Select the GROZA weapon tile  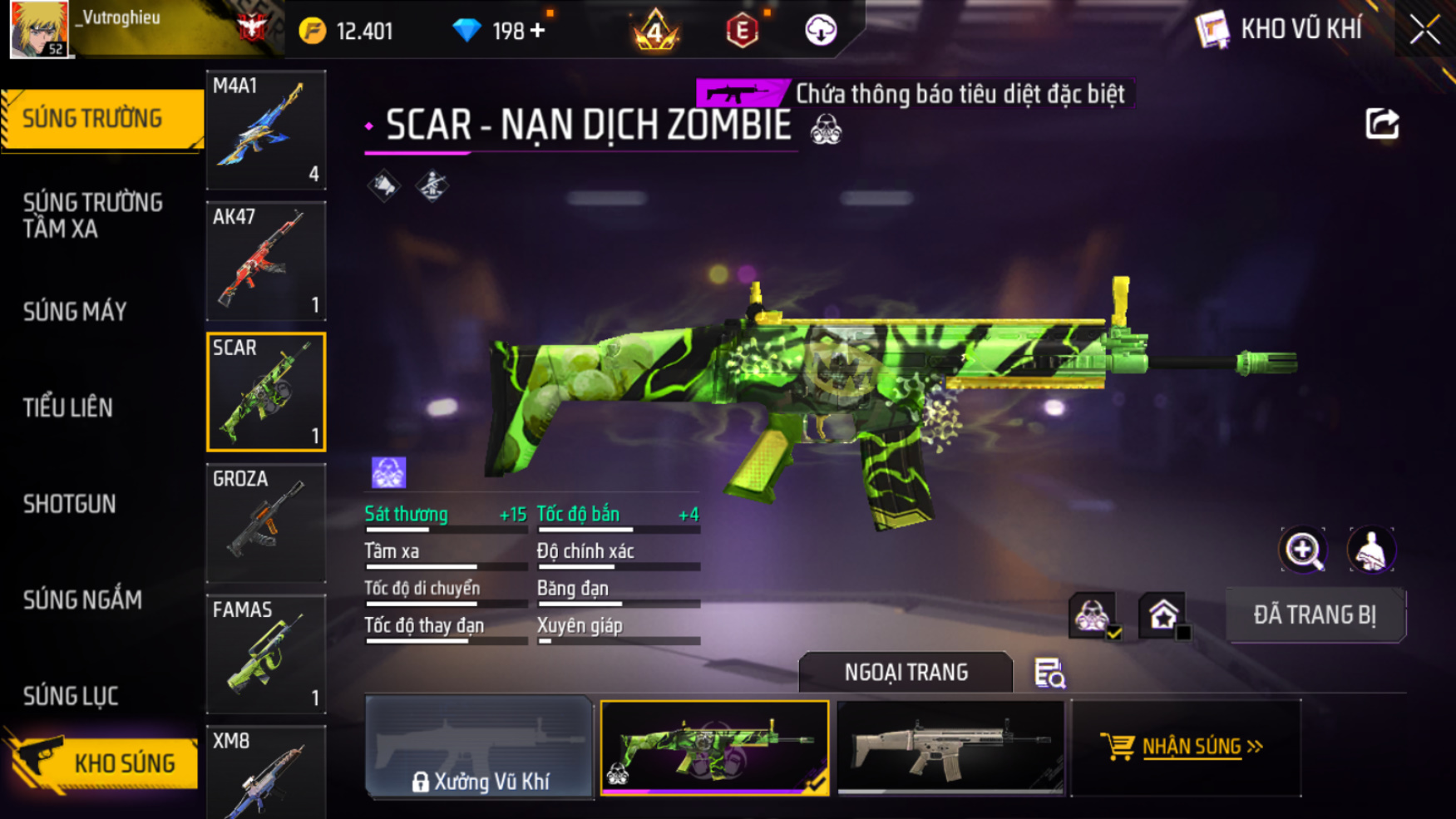click(x=266, y=523)
